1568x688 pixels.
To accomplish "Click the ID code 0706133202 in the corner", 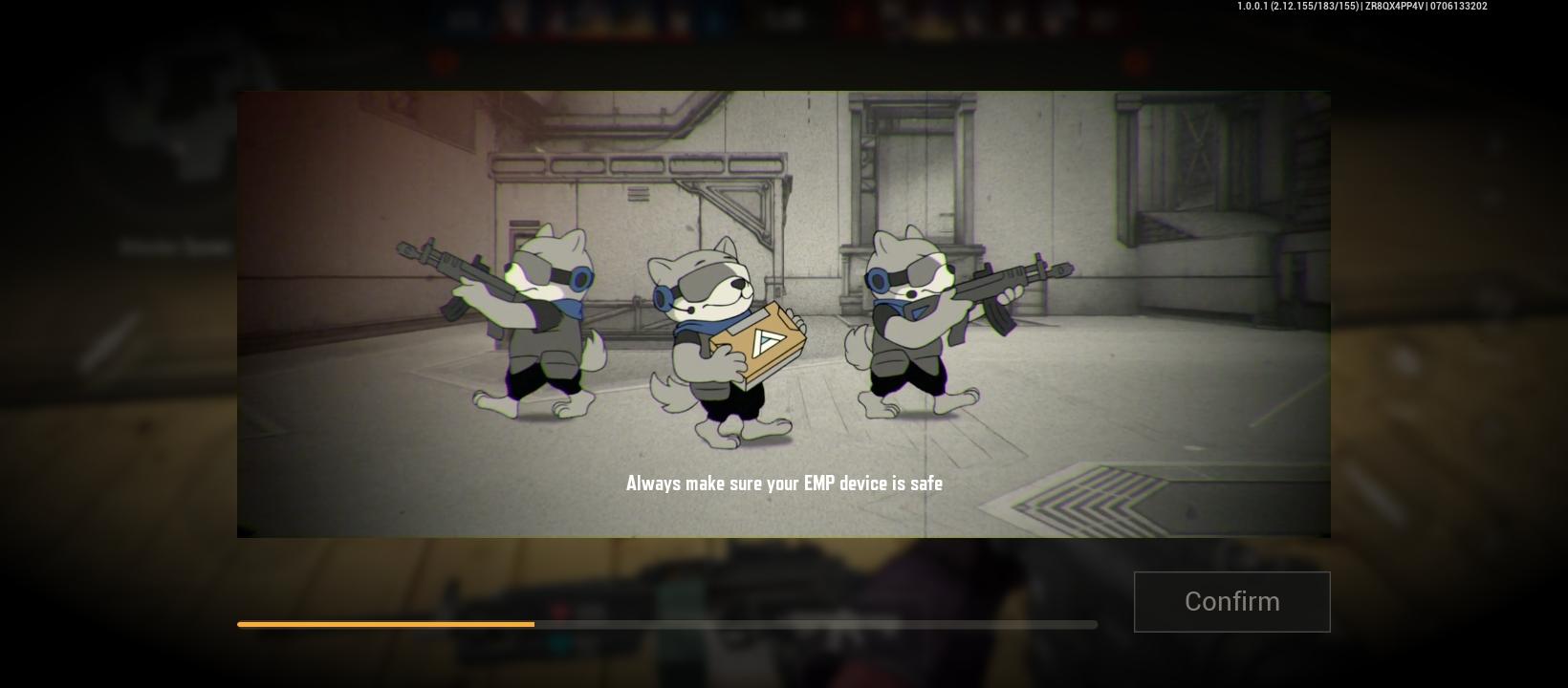I will 1458,7.
